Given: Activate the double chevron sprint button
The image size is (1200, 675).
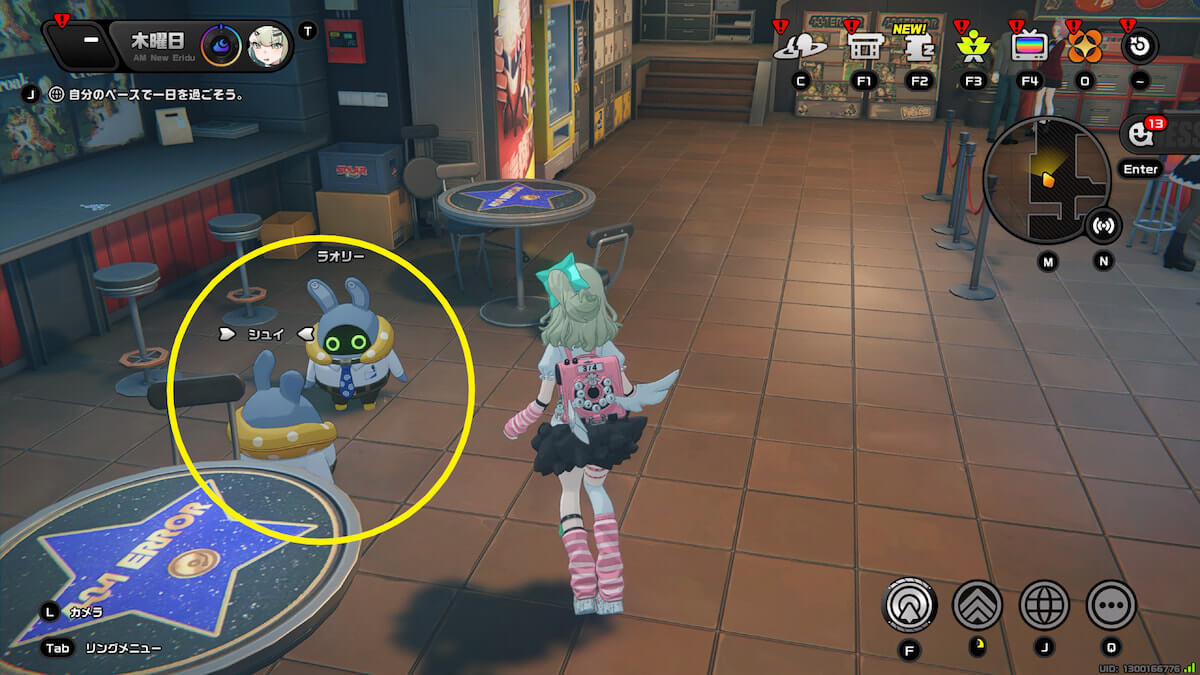Looking at the screenshot, I should coord(977,604).
